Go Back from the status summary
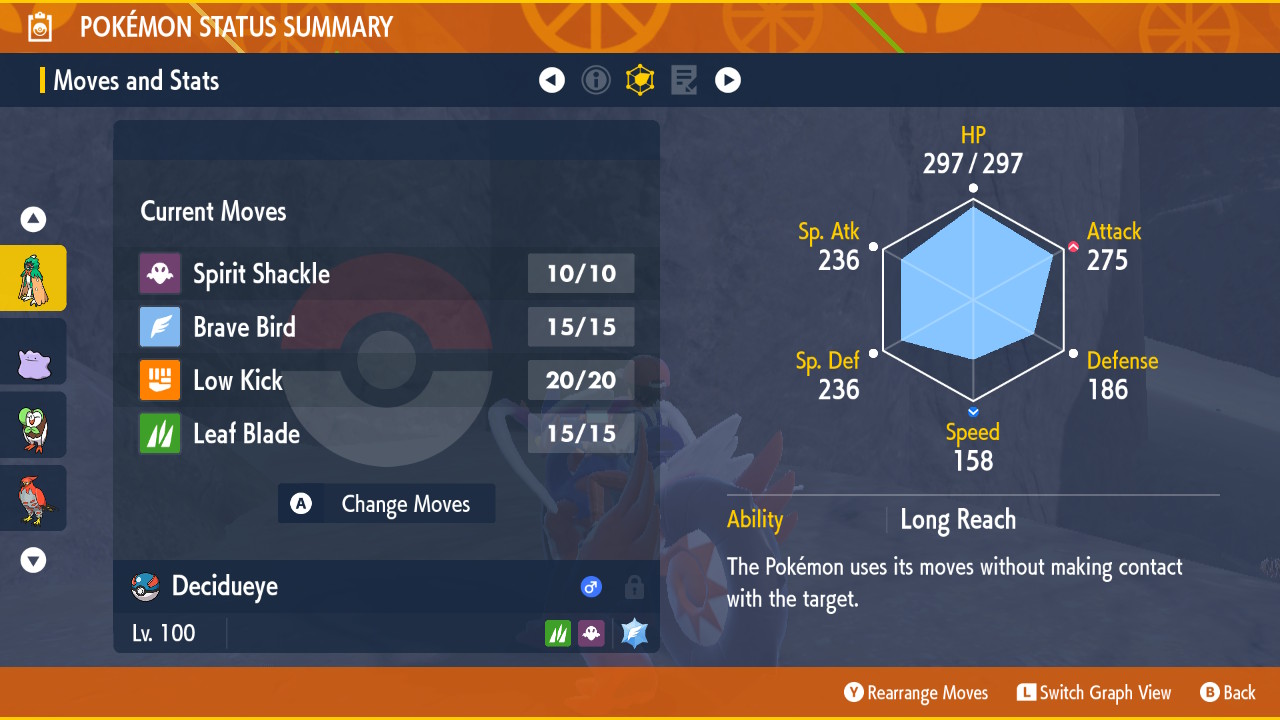Image resolution: width=1280 pixels, height=720 pixels. (x=1228, y=693)
